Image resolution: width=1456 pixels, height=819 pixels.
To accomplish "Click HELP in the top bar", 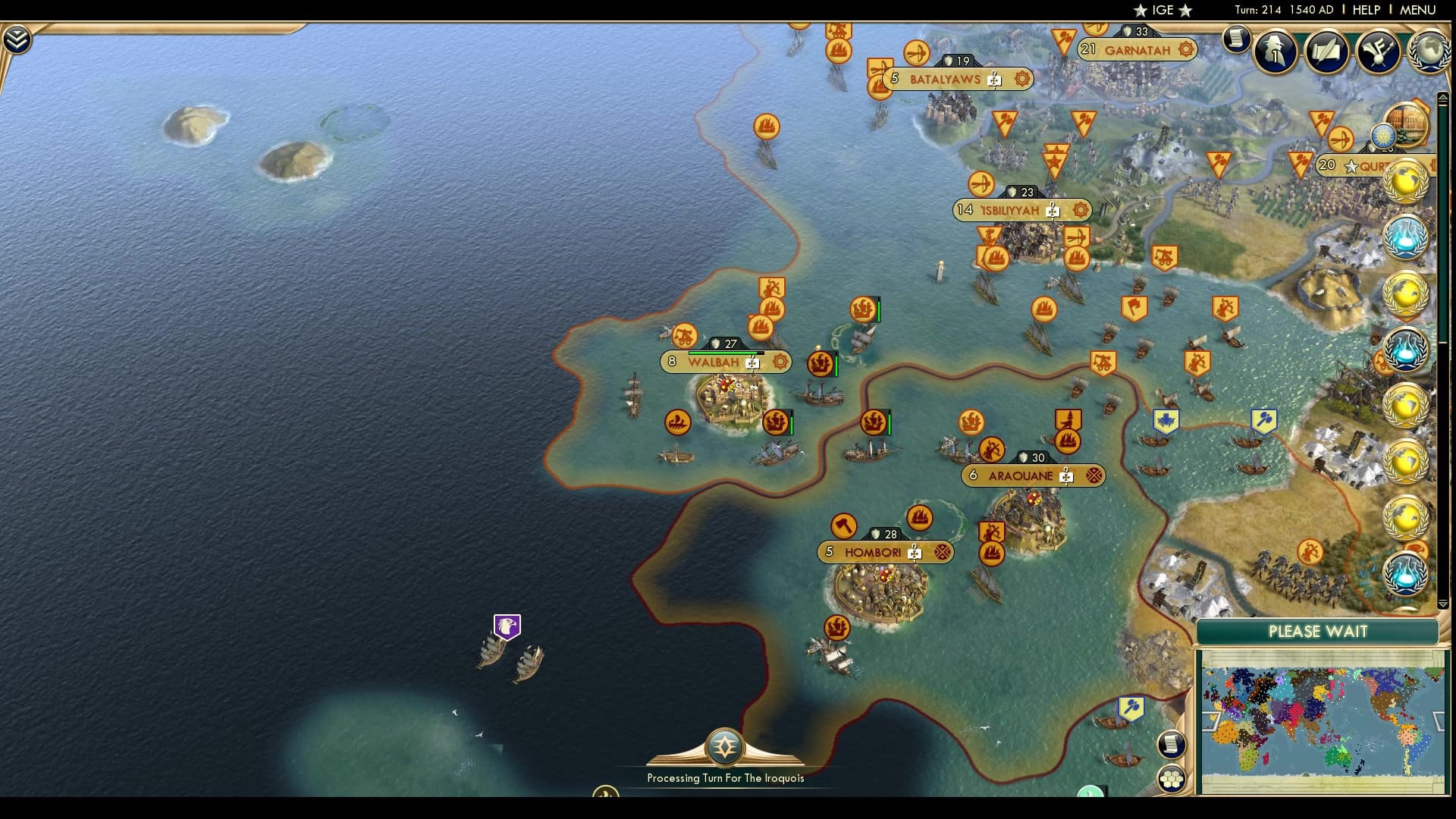I will (1365, 10).
